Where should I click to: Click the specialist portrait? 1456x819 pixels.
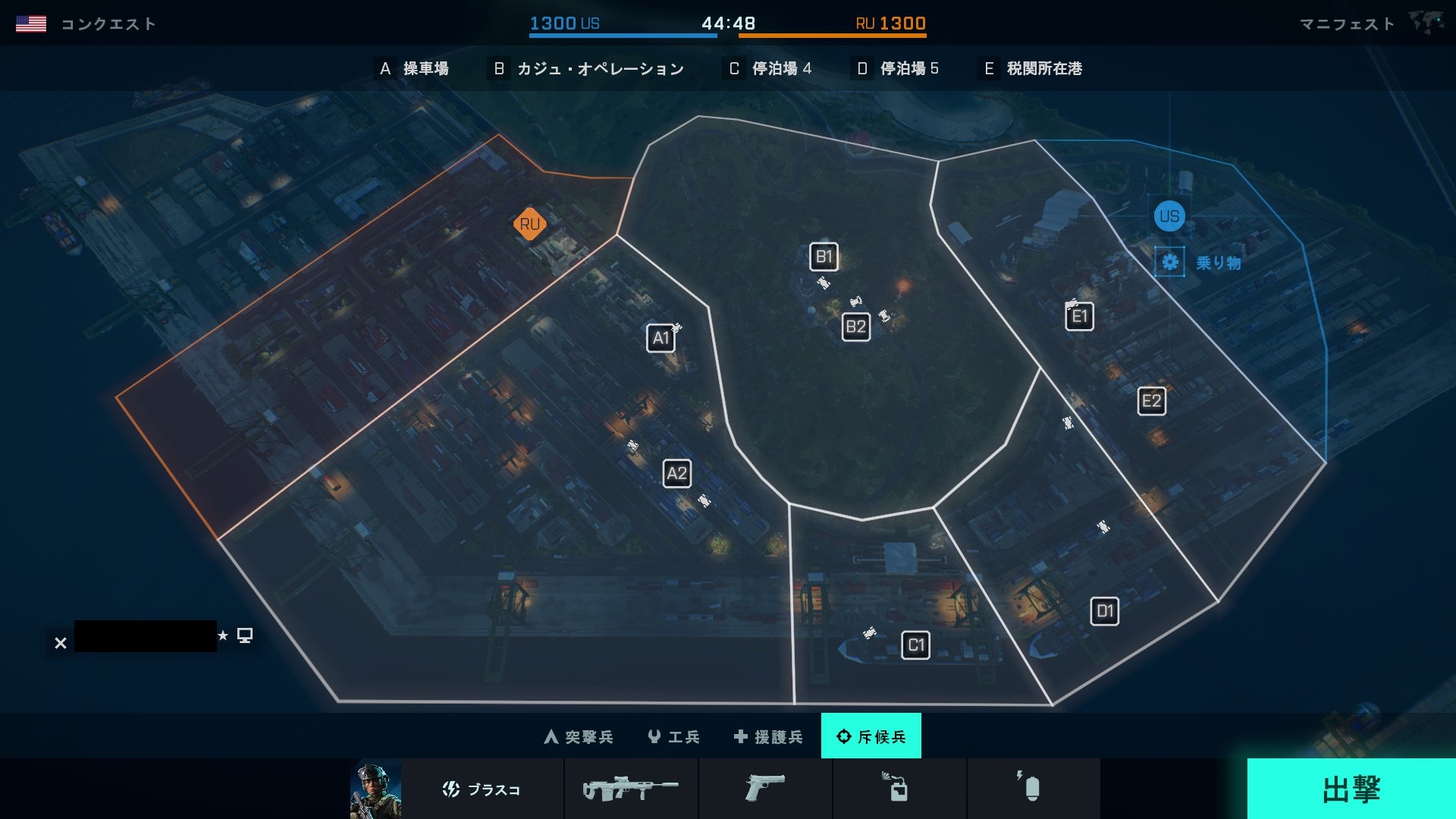point(375,789)
